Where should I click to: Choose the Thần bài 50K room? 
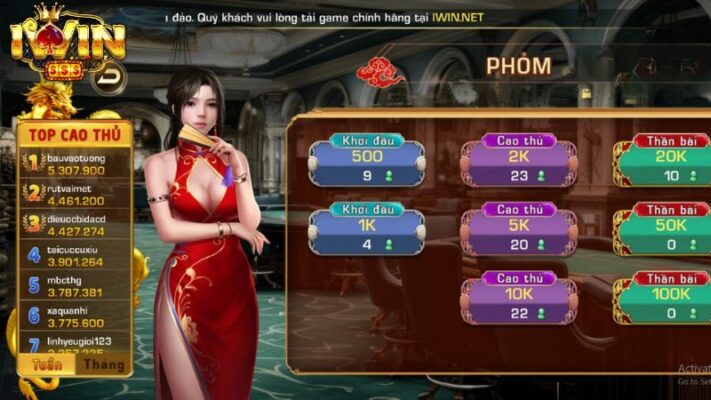tap(665, 234)
